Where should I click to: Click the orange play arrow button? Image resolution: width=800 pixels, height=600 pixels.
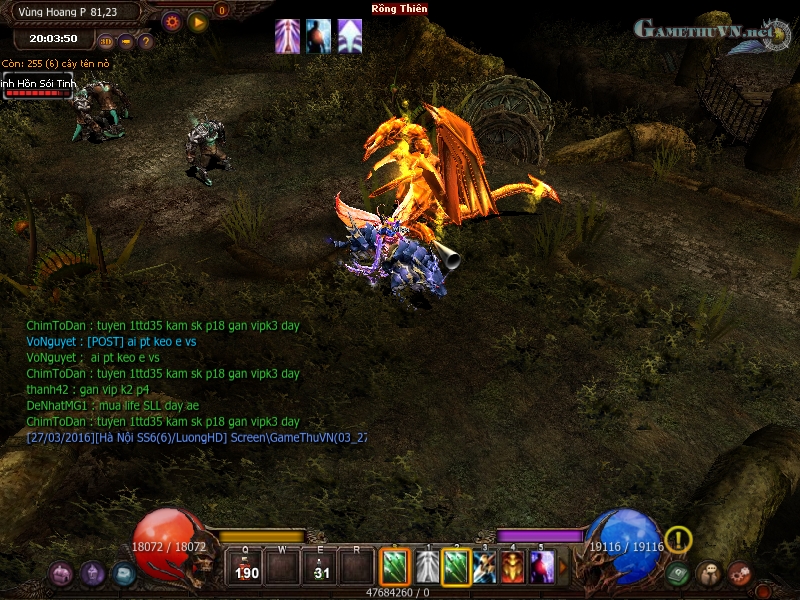(198, 21)
